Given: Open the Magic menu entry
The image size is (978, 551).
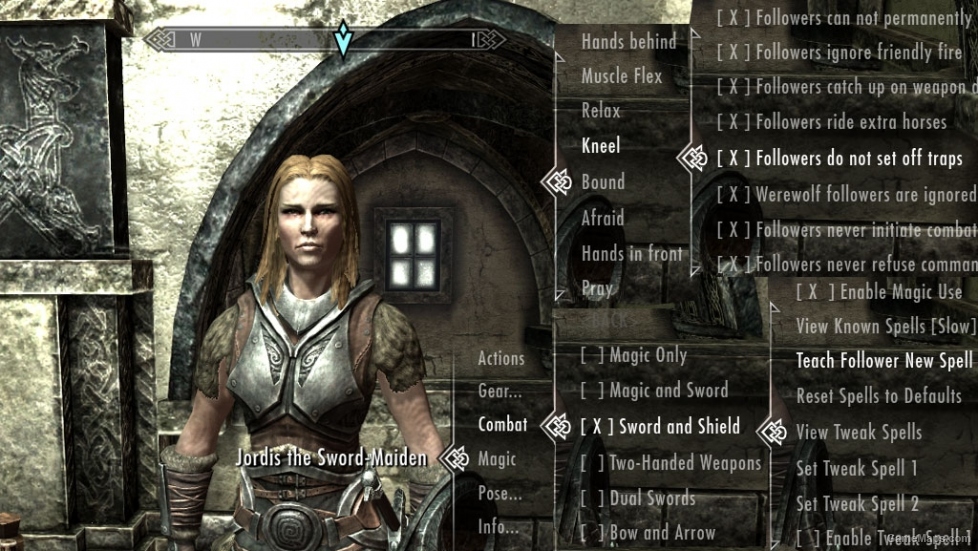Looking at the screenshot, I should [x=497, y=459].
